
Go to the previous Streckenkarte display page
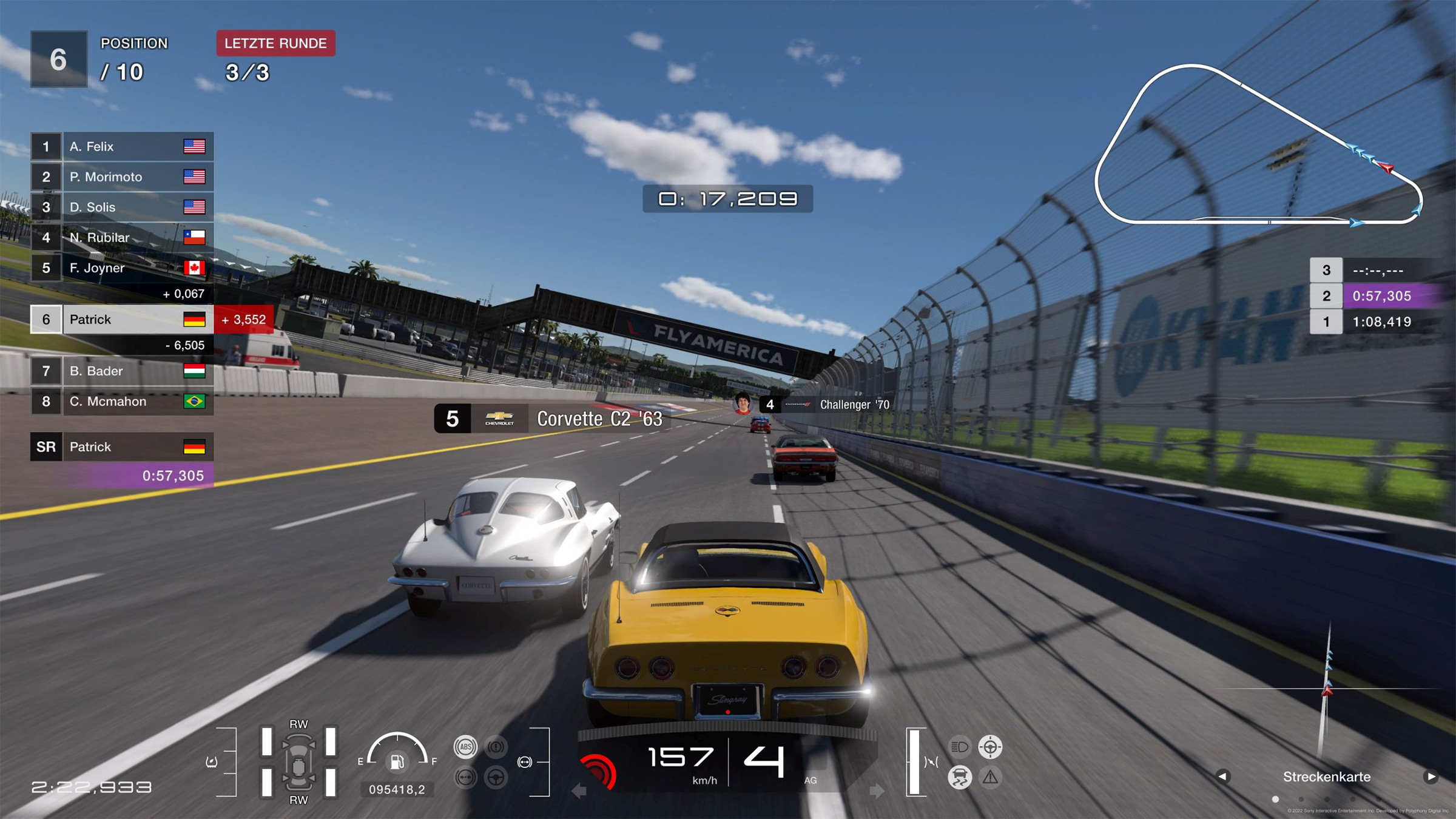(1222, 777)
